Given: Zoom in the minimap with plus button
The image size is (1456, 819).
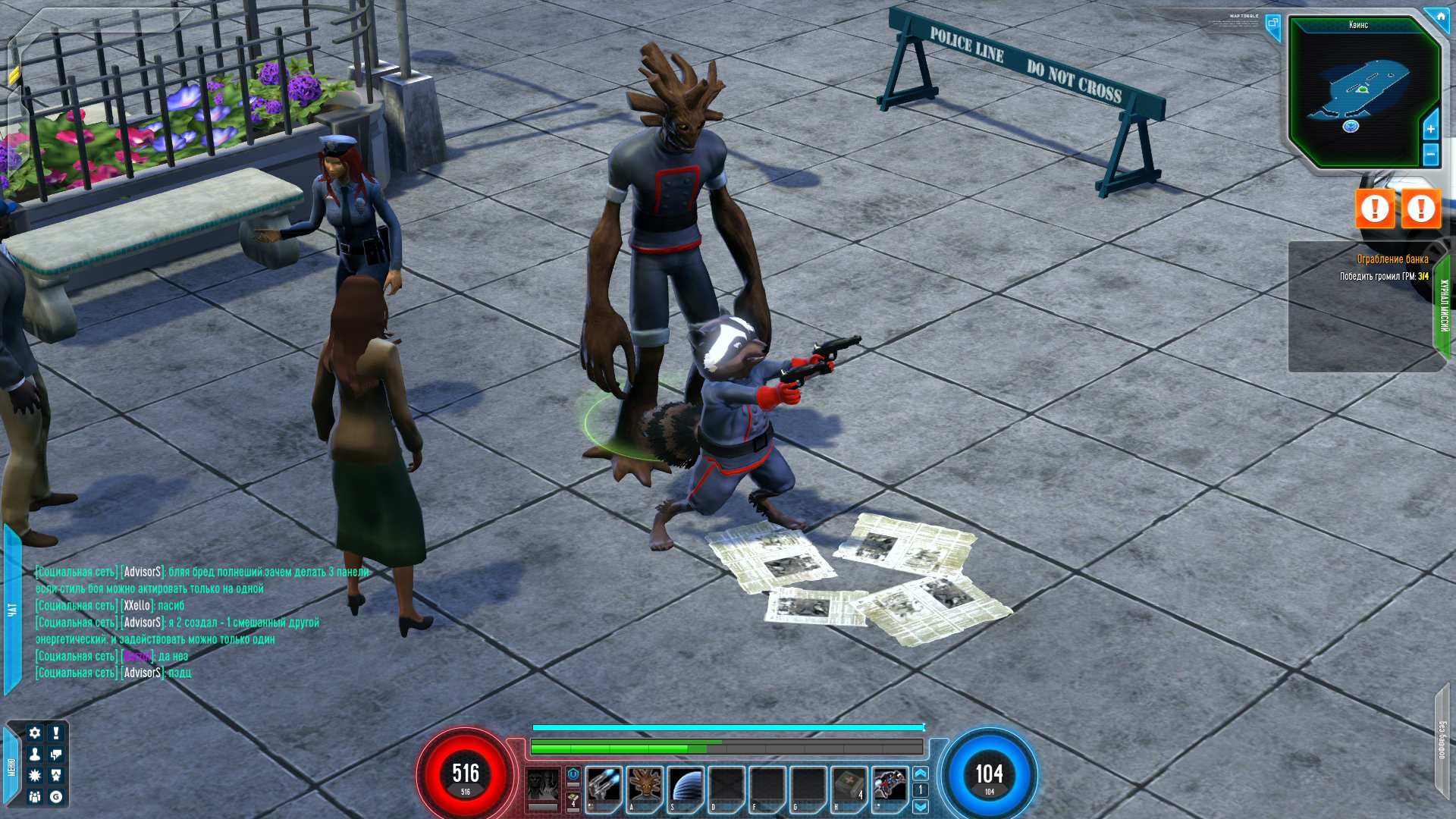Looking at the screenshot, I should 1431,129.
